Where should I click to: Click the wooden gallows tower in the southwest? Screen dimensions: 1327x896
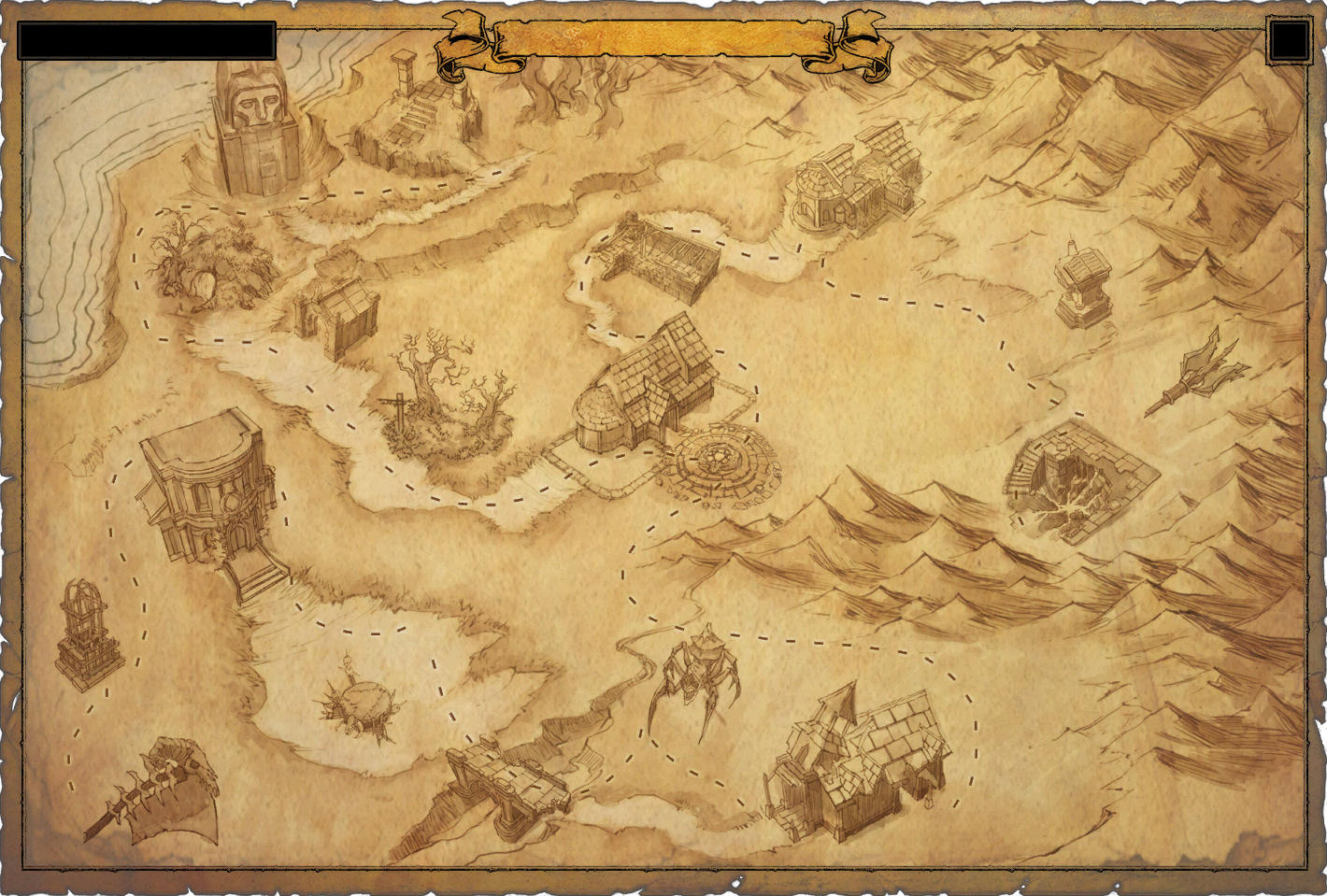84,626
